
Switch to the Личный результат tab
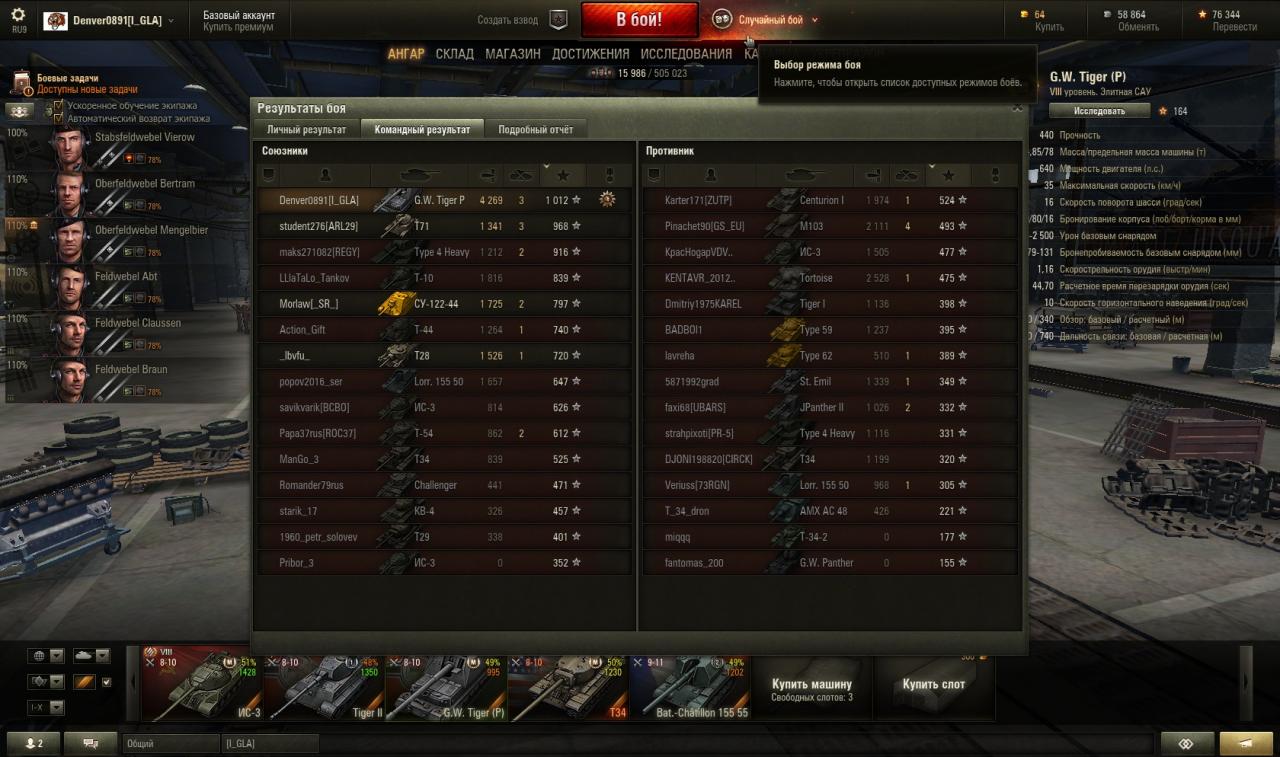point(306,129)
